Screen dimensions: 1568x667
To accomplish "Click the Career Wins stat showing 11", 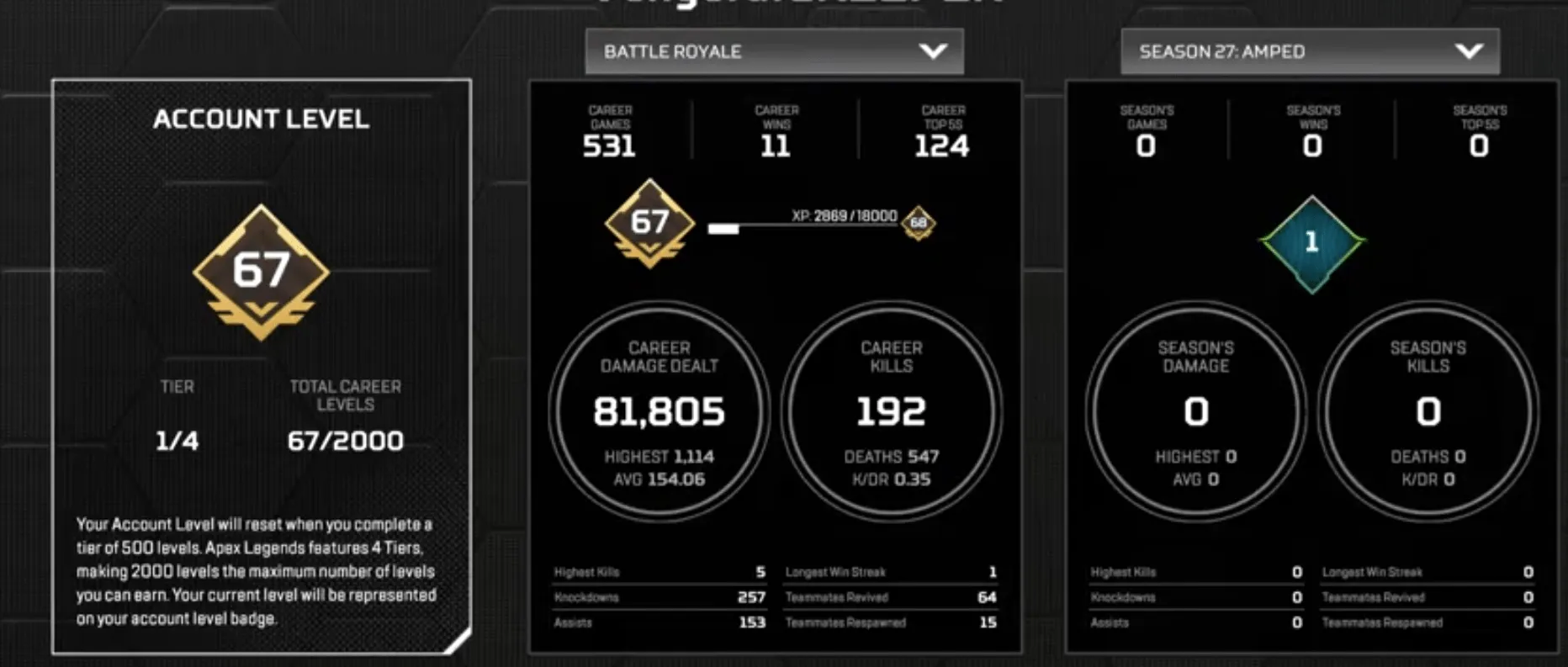I will coord(774,130).
